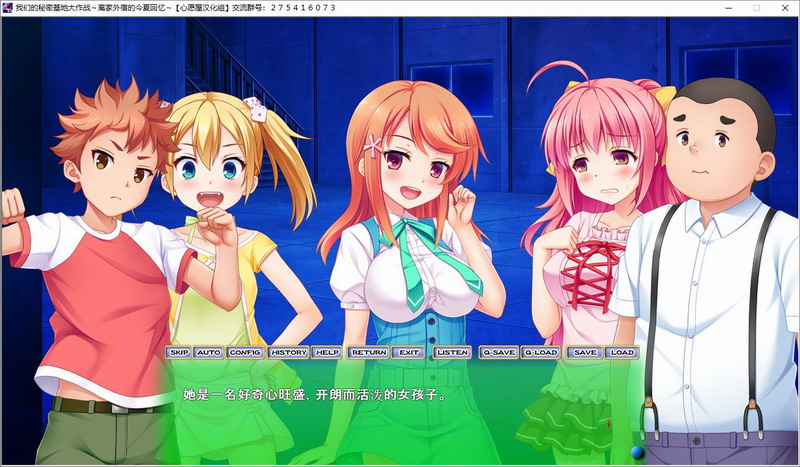
Task: Open the CONFIG settings
Action: tap(244, 352)
